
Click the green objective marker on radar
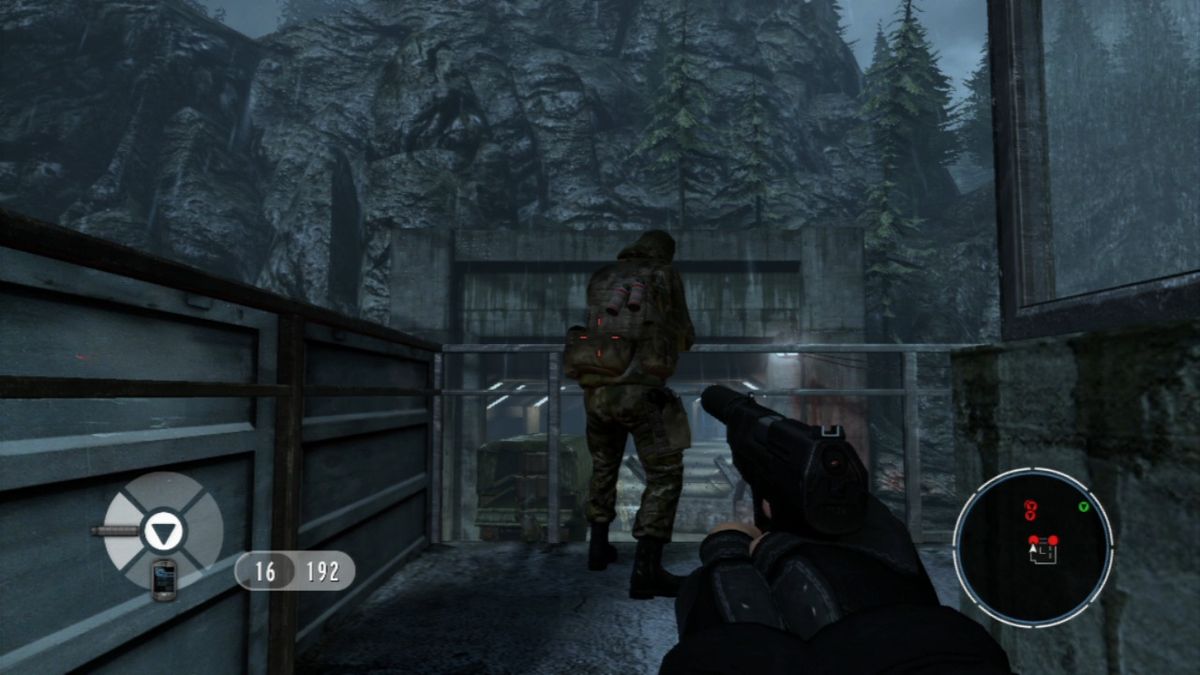point(1083,507)
